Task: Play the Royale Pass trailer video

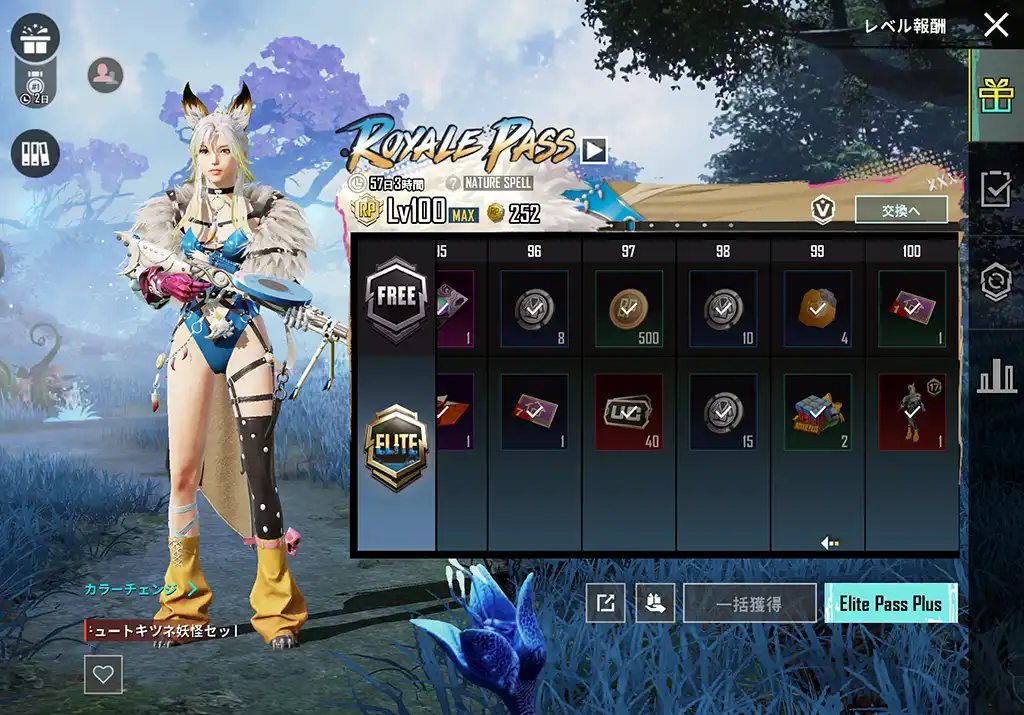Action: 594,150
